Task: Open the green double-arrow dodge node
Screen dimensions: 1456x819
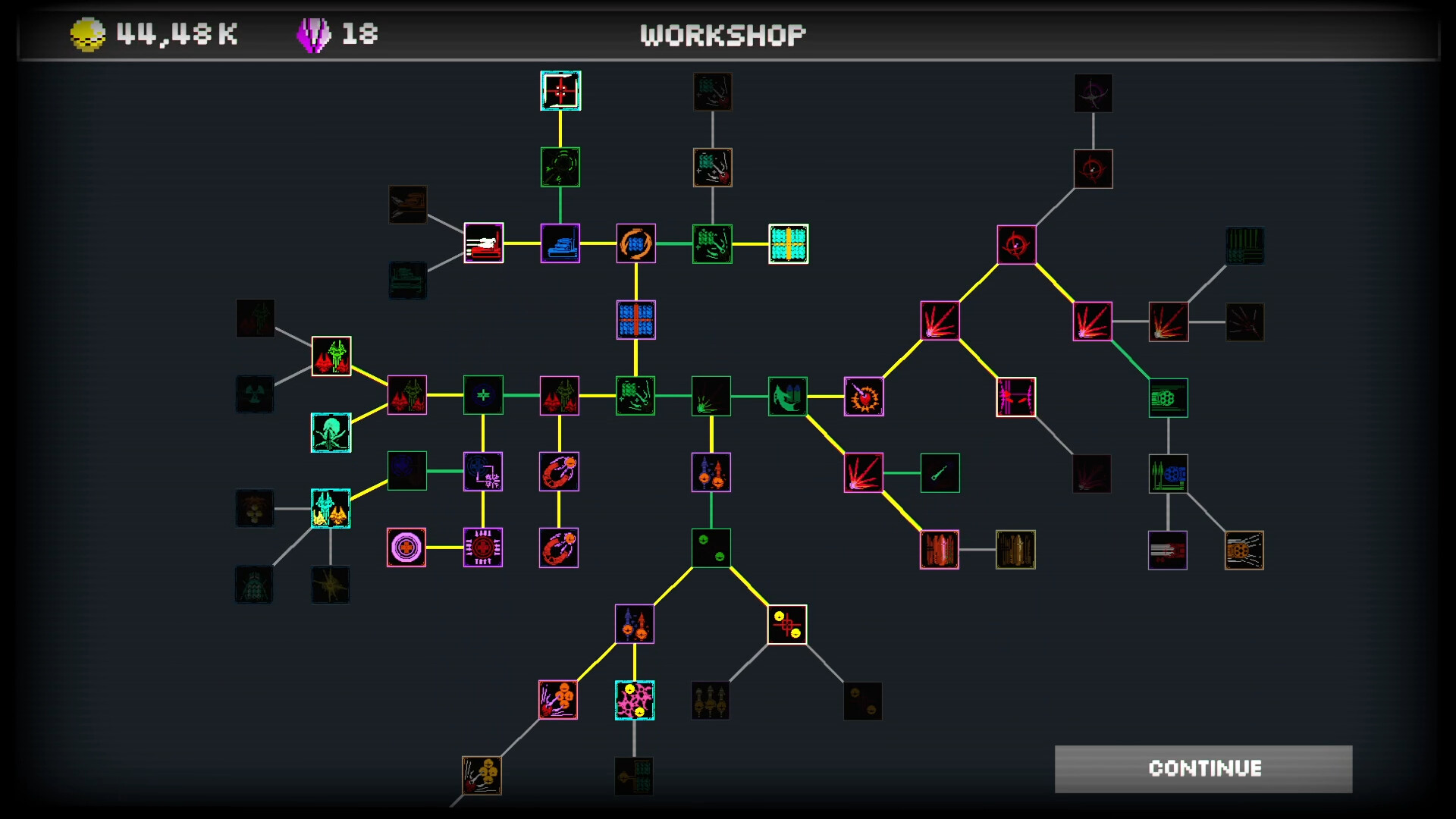Action: click(x=787, y=396)
